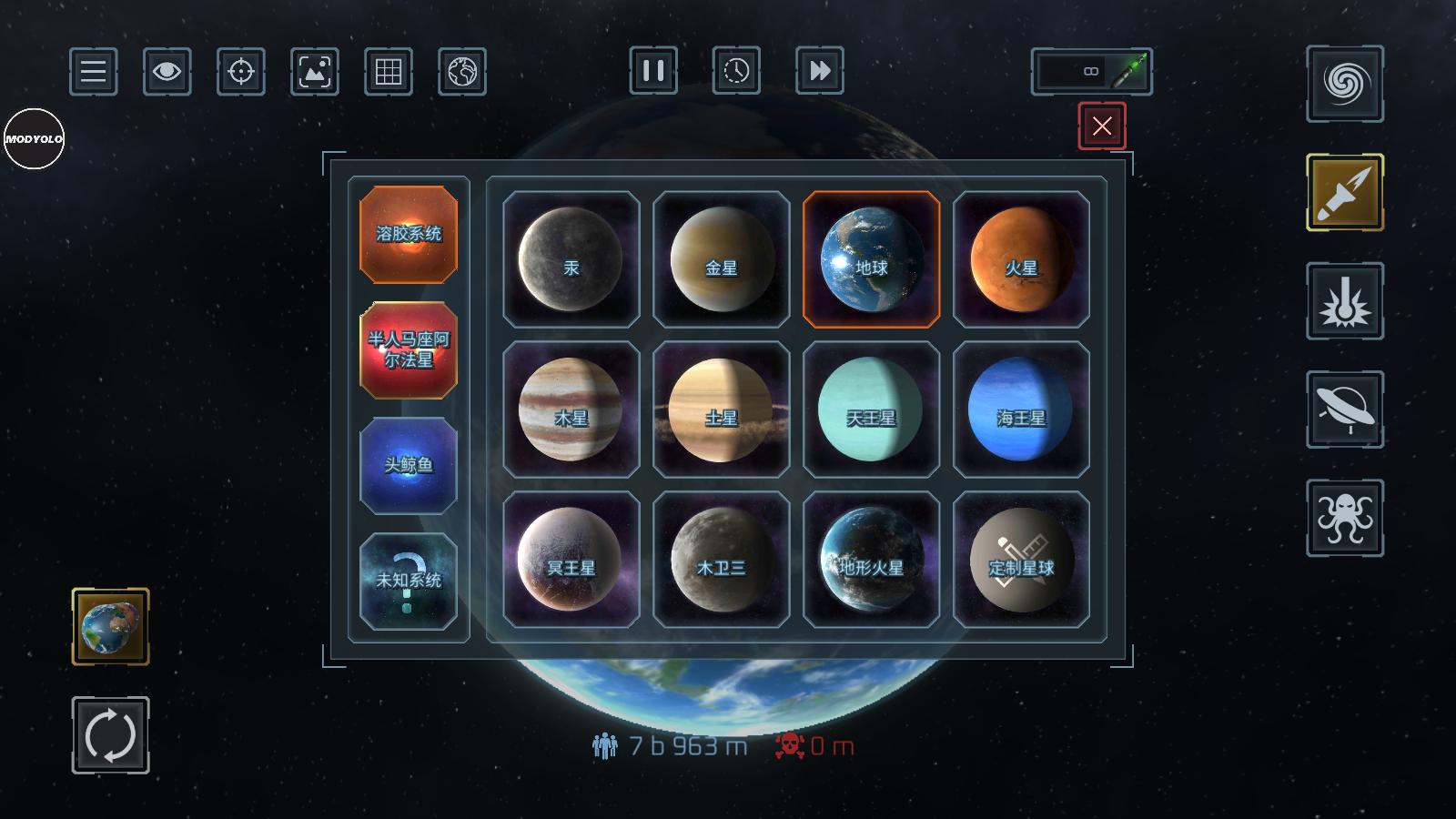
Task: Select the 冥王星 Pluto planet tile
Action: click(x=571, y=560)
